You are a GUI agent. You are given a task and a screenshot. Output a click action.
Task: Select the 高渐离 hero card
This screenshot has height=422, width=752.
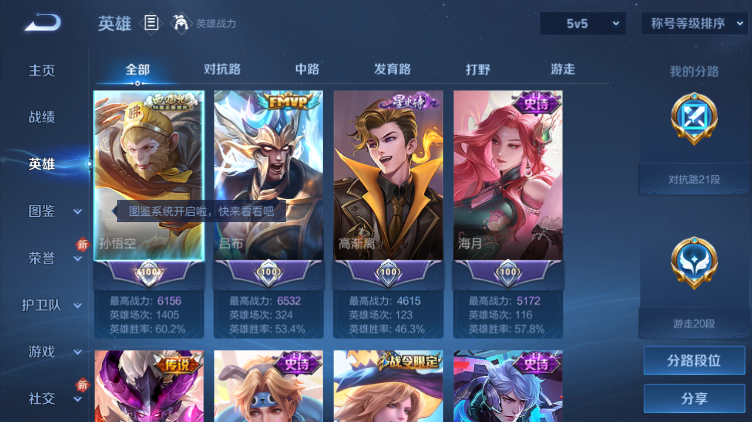[388, 190]
